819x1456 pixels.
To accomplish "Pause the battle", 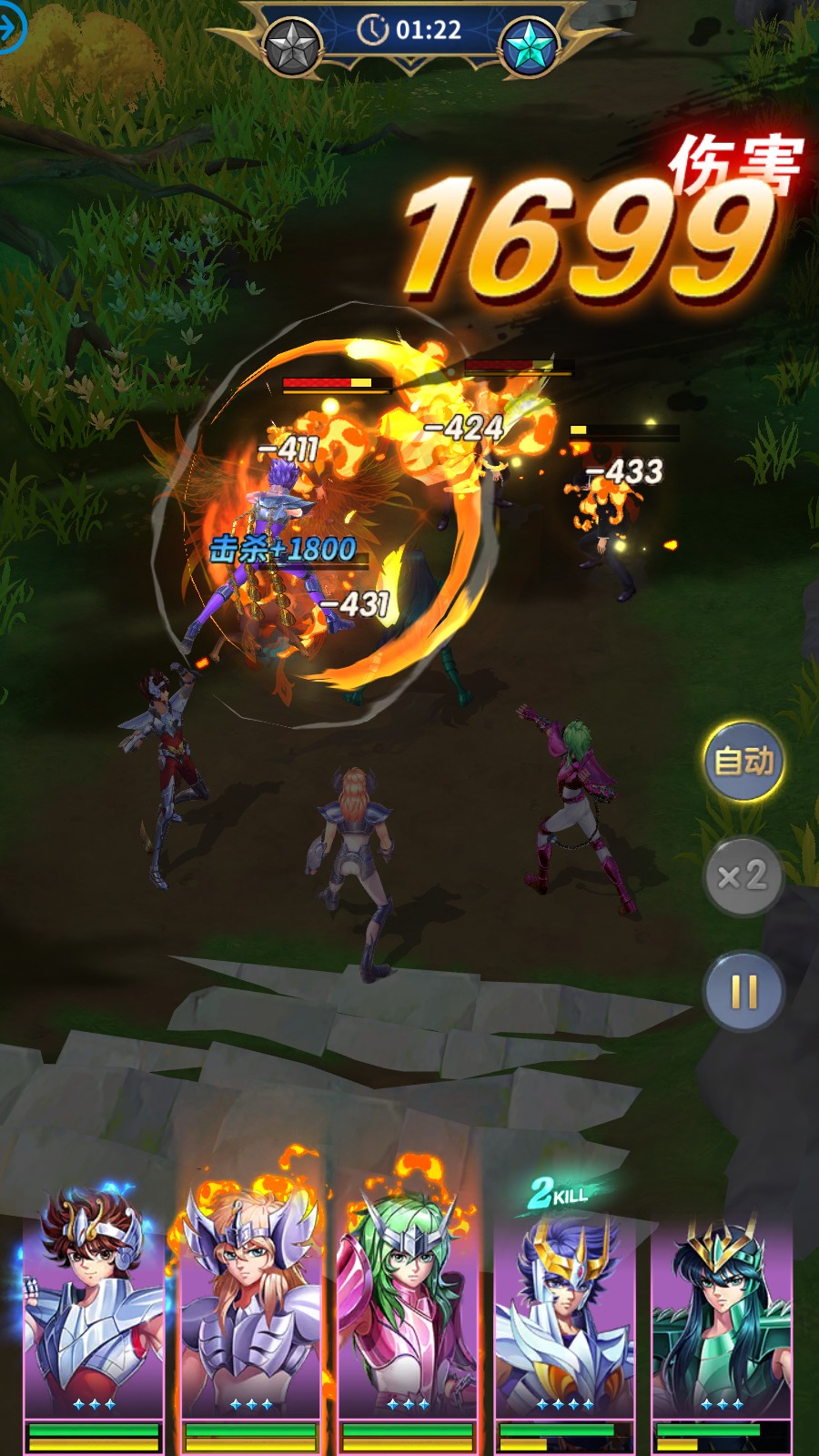I will coord(743,992).
